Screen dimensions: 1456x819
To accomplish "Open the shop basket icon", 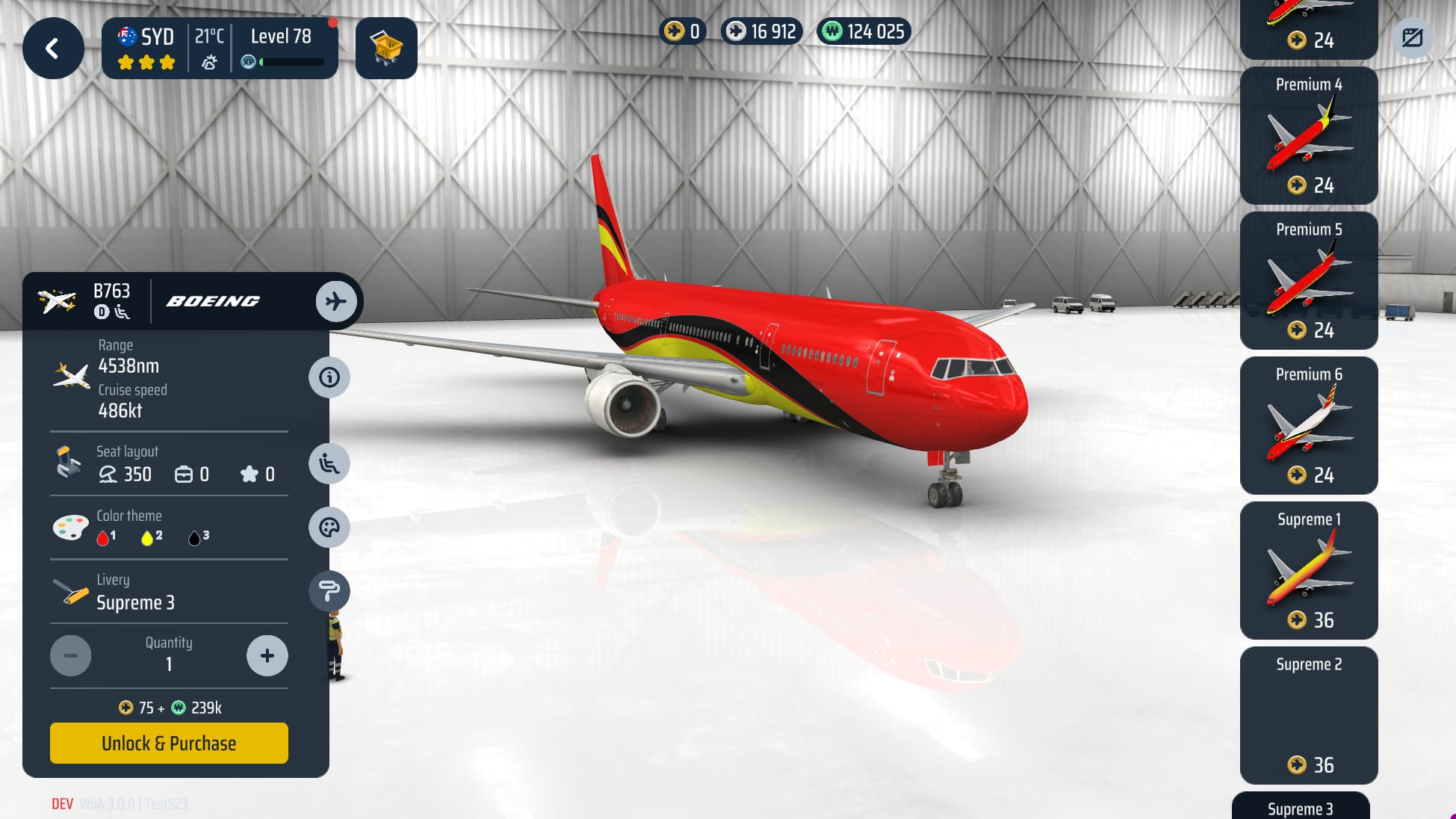I will tap(386, 49).
